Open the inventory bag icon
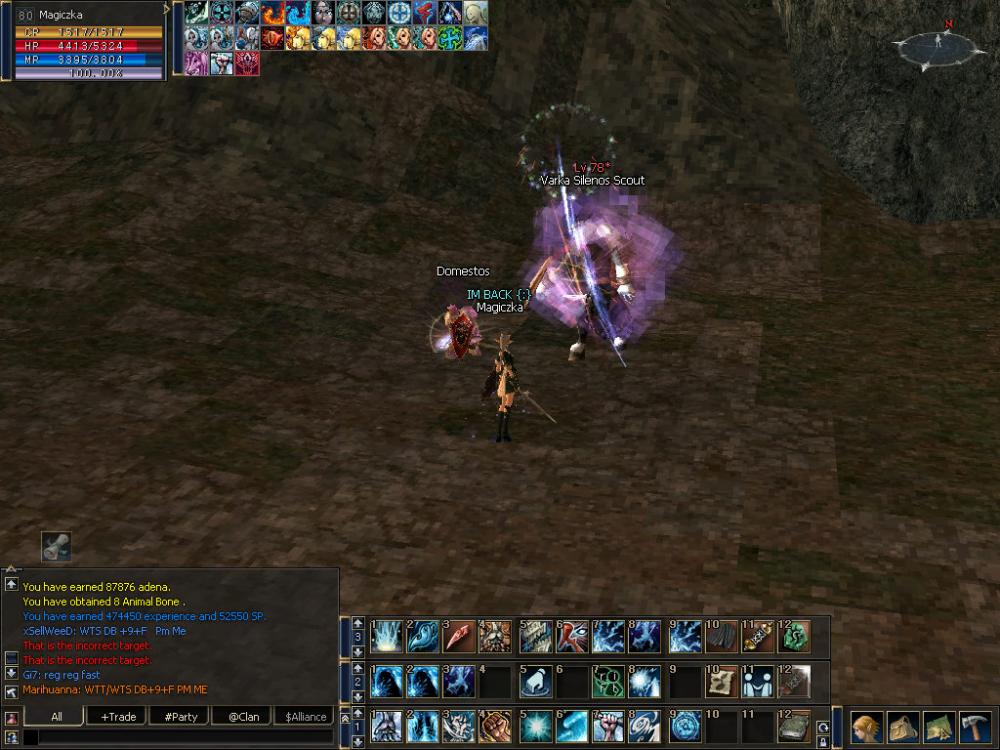This screenshot has width=1000, height=750. [x=903, y=727]
